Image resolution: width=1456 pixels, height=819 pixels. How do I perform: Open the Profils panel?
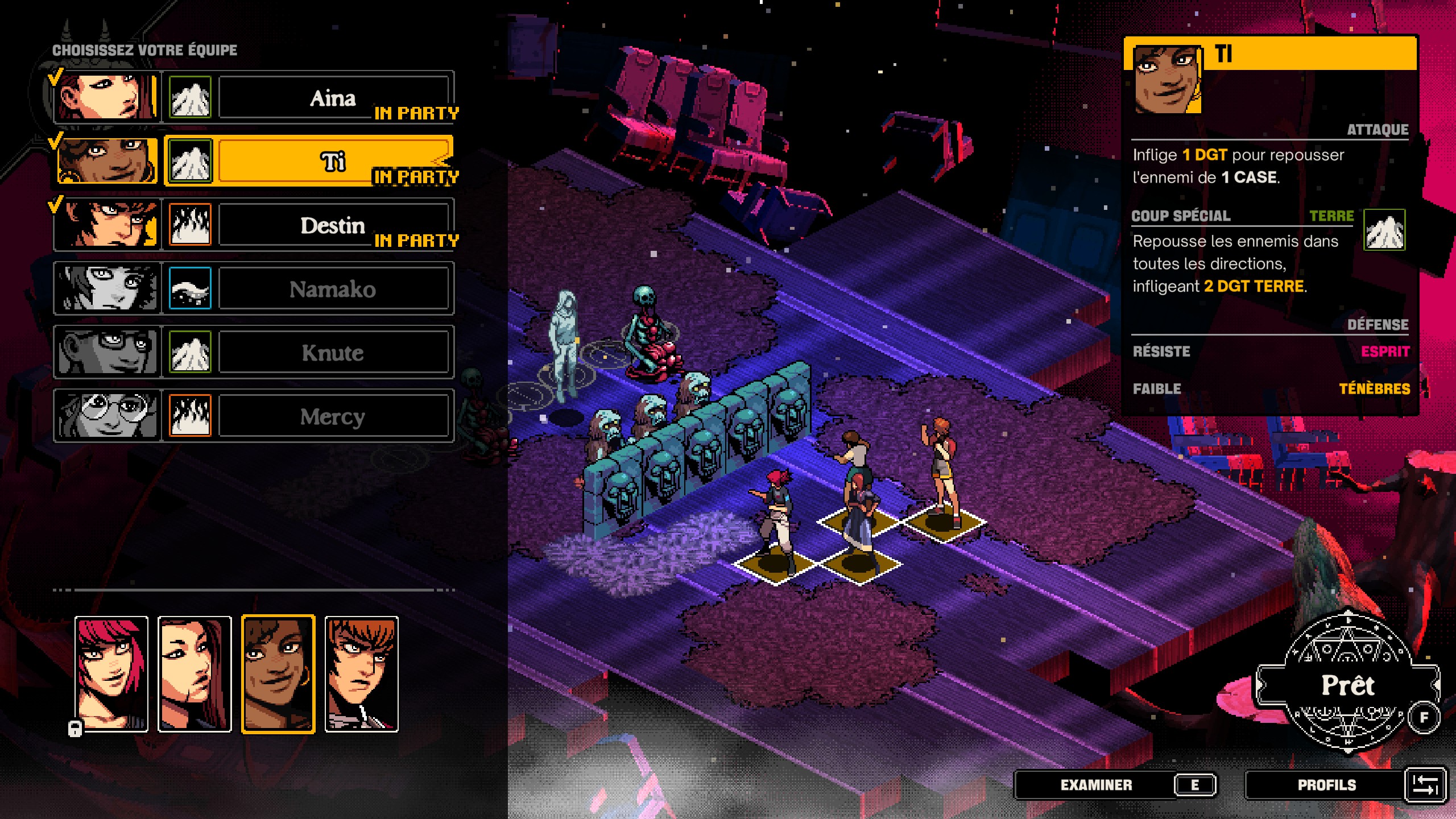(1326, 785)
